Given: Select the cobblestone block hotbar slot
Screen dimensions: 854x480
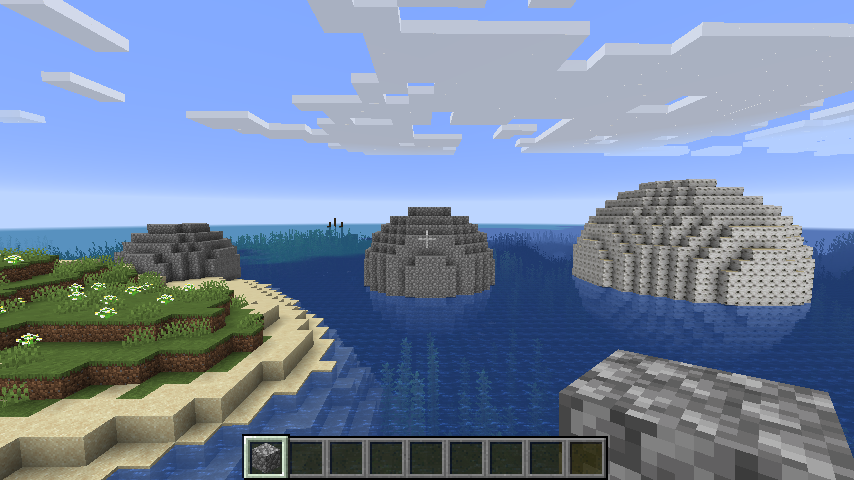Looking at the screenshot, I should 267,457.
